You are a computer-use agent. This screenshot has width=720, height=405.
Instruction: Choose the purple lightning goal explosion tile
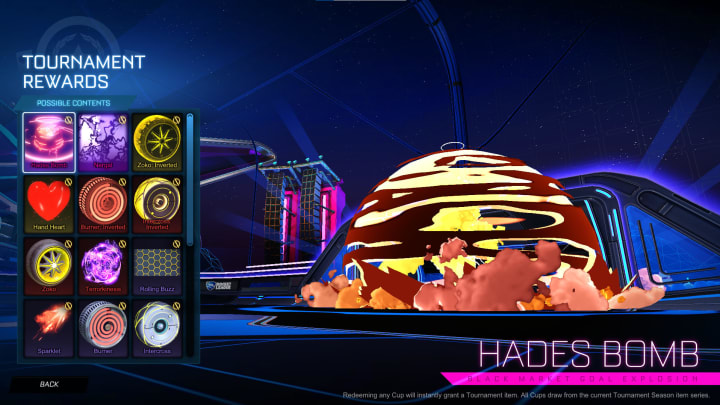(102, 140)
